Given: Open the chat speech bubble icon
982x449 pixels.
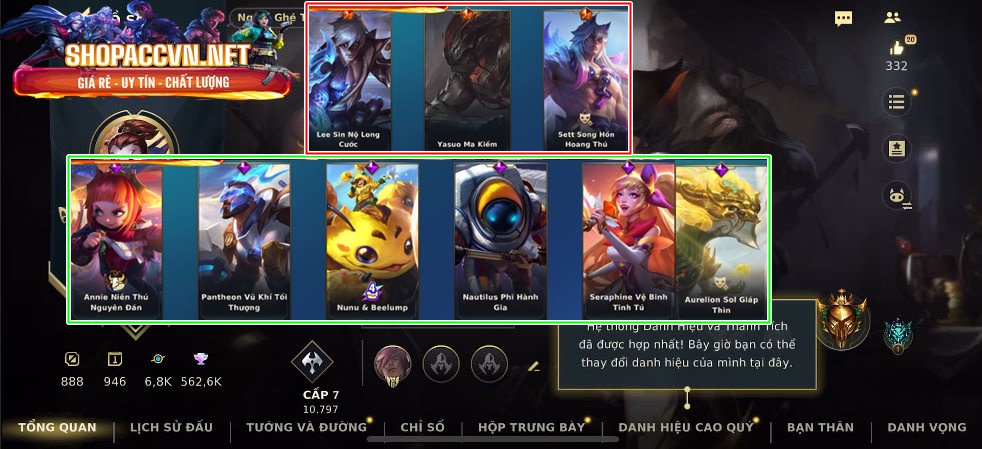Looking at the screenshot, I should [x=844, y=18].
